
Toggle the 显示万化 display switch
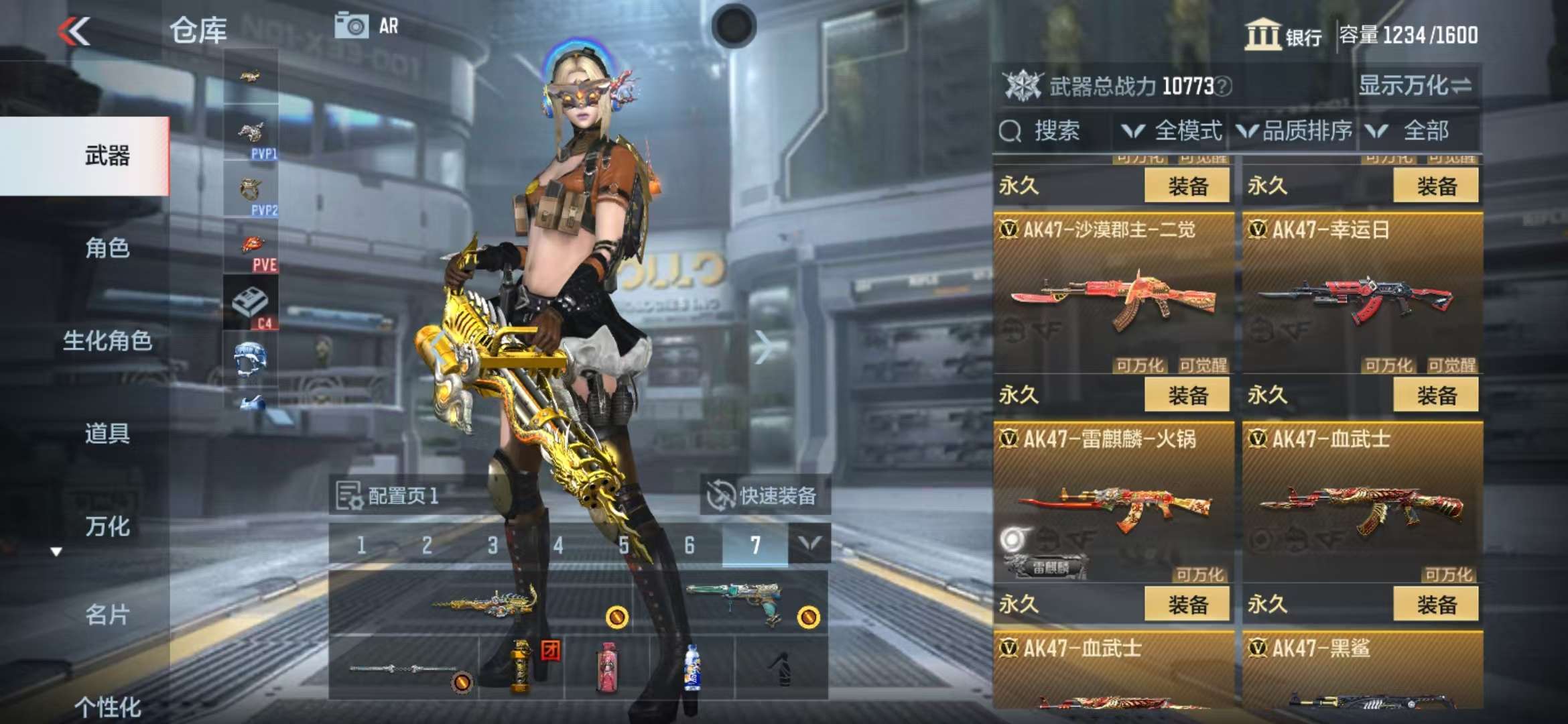point(1414,86)
